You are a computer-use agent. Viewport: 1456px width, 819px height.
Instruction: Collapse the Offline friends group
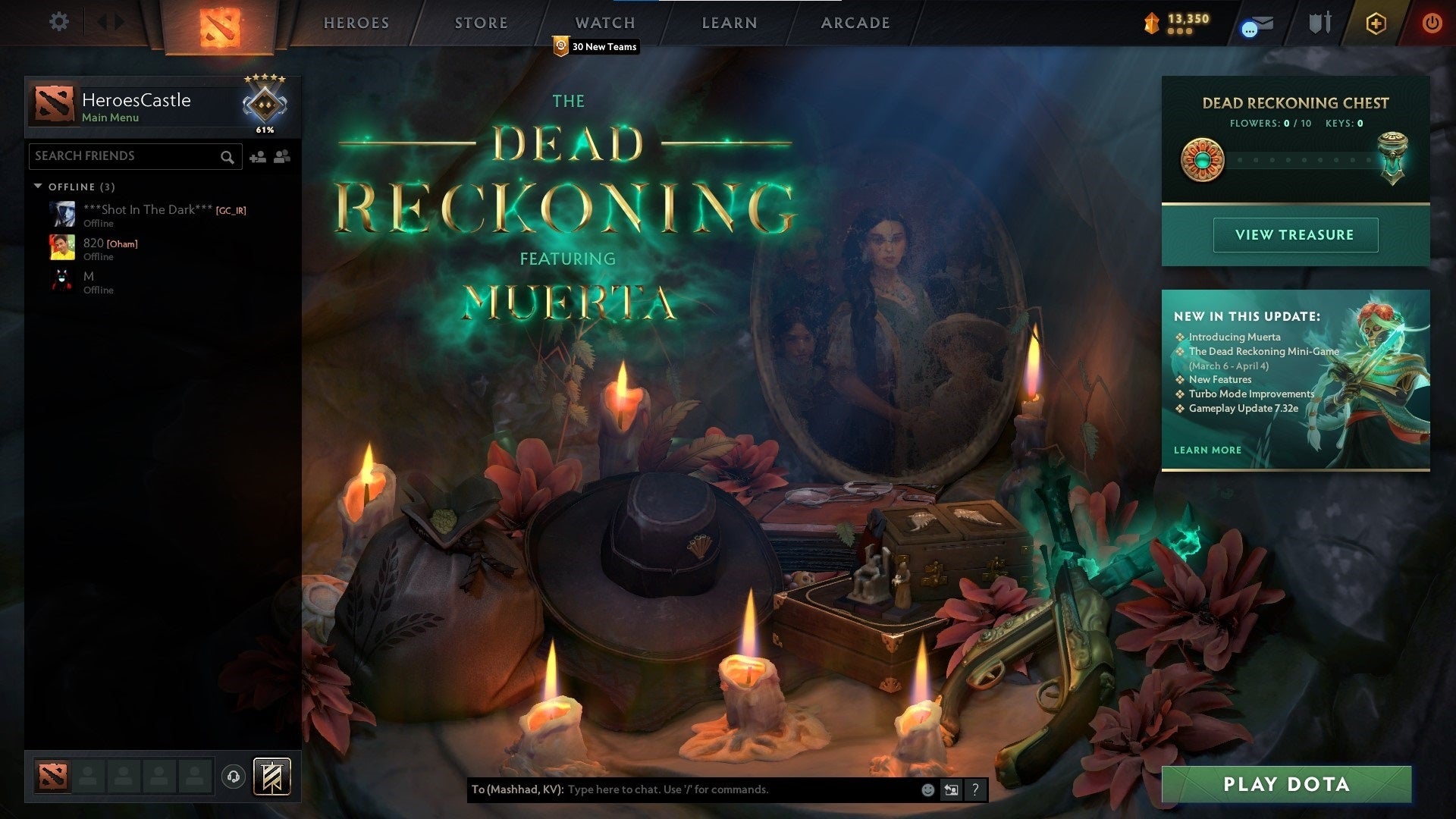39,187
